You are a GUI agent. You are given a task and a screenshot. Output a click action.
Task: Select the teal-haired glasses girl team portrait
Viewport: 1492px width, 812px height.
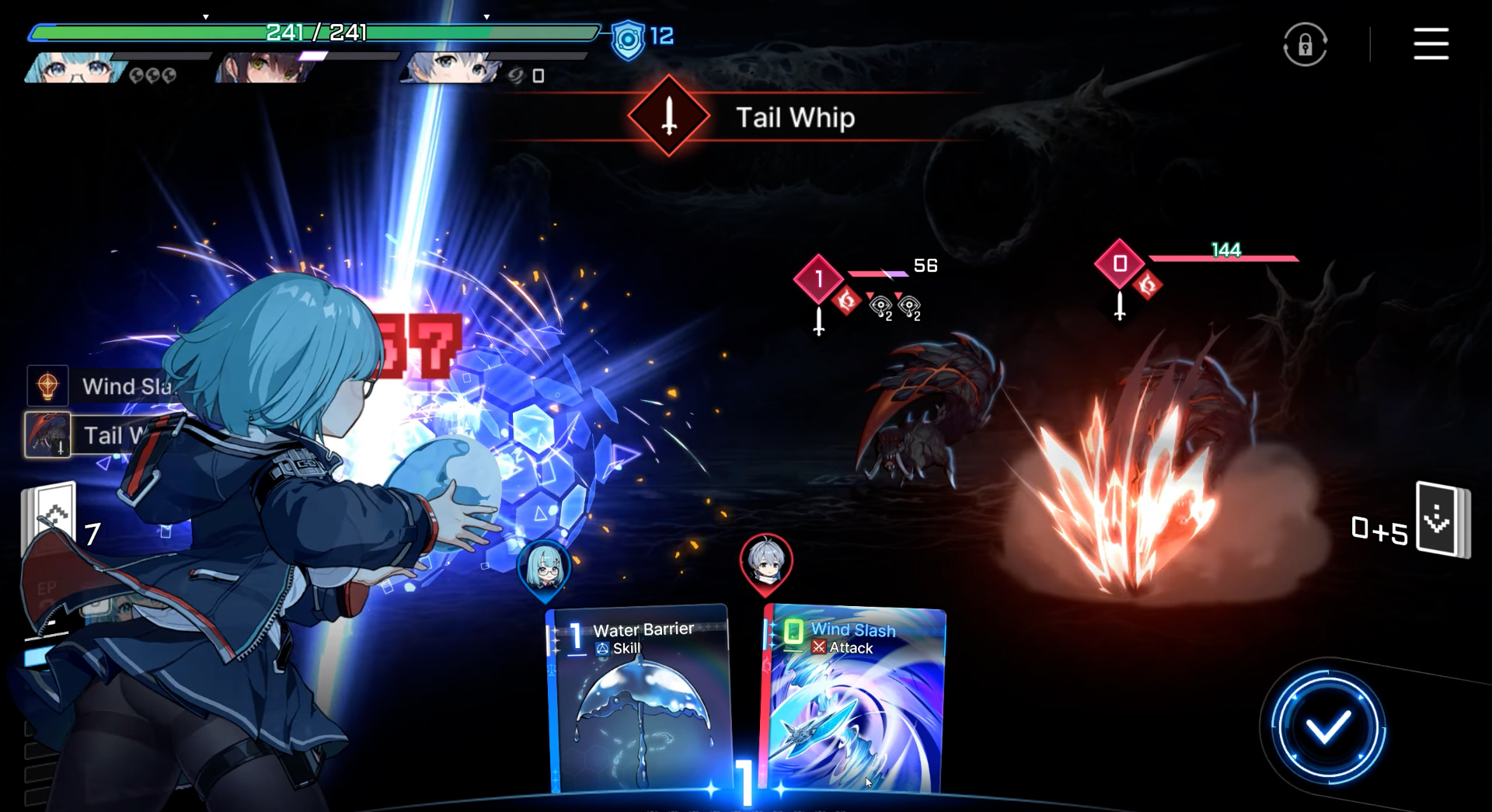click(74, 68)
